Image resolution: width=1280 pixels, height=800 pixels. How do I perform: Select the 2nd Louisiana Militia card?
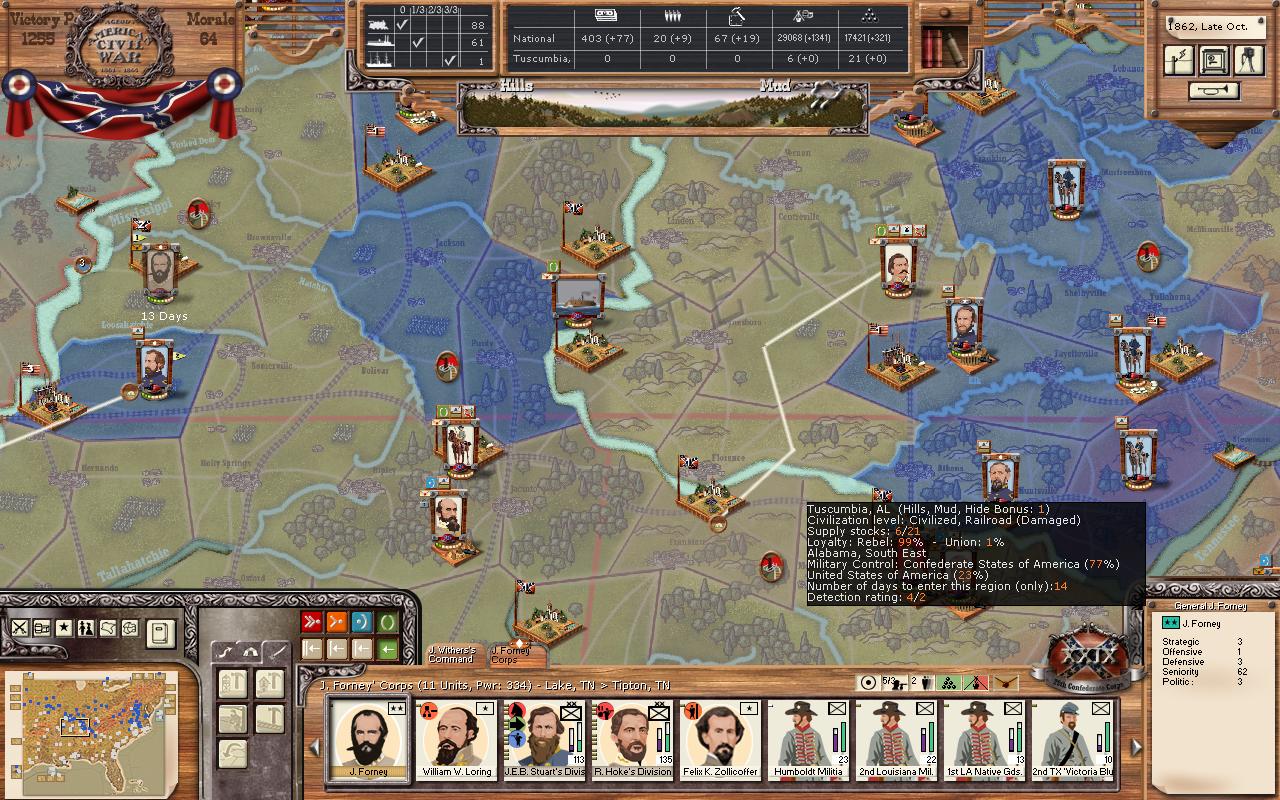point(895,738)
